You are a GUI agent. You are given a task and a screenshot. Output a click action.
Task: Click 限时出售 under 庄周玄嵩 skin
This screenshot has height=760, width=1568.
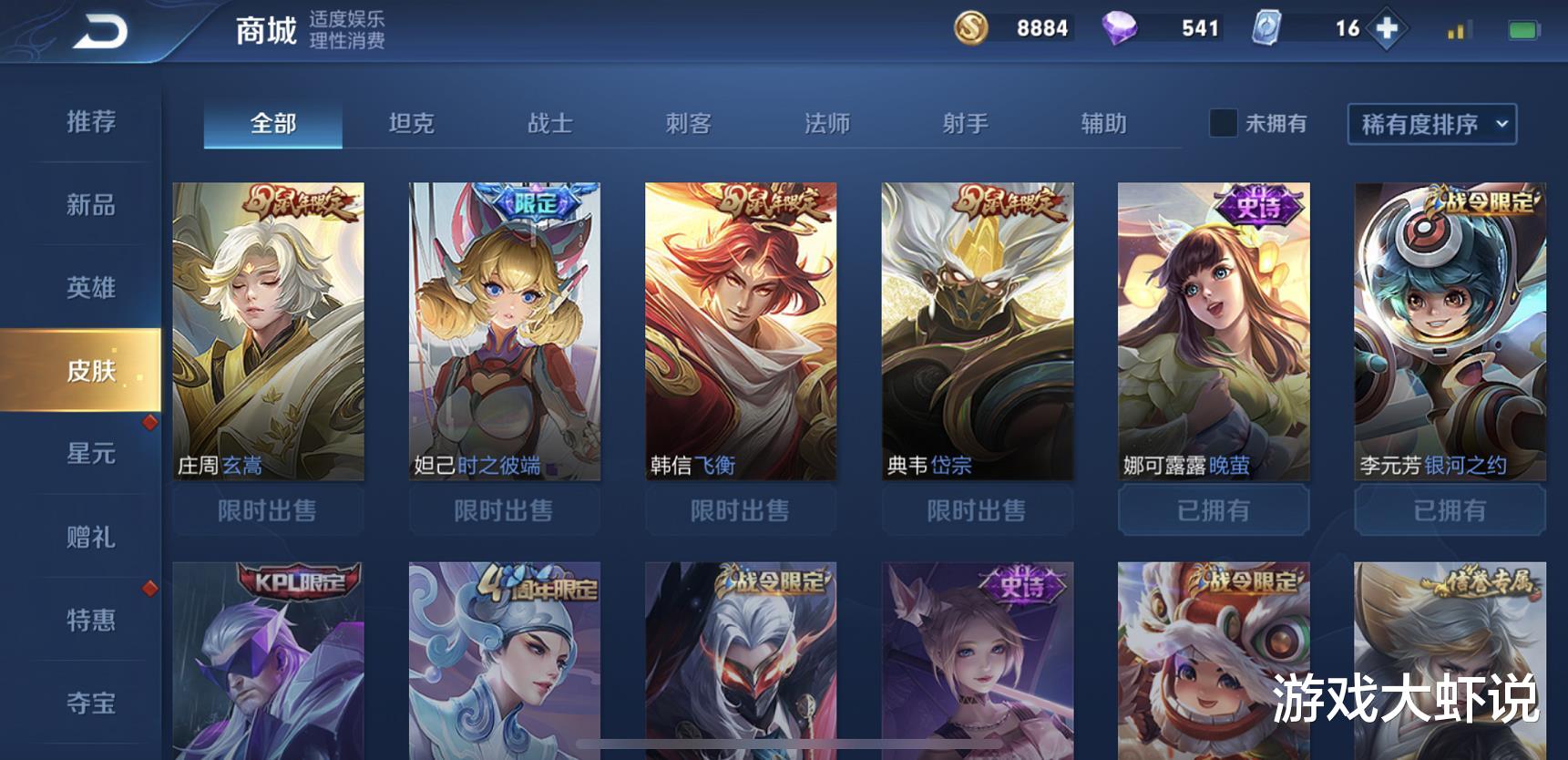pyautogui.click(x=268, y=510)
